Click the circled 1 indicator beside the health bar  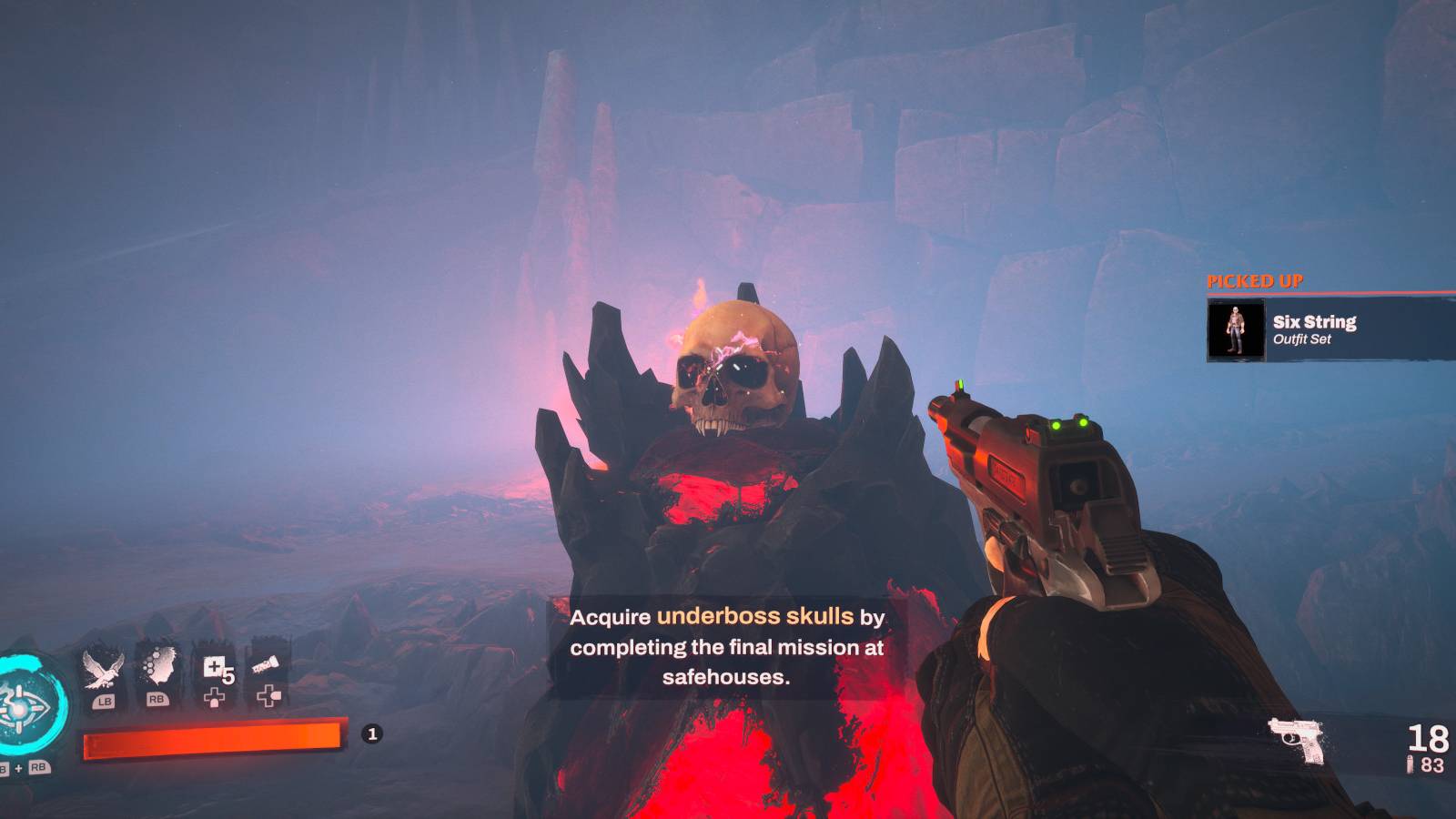[372, 732]
